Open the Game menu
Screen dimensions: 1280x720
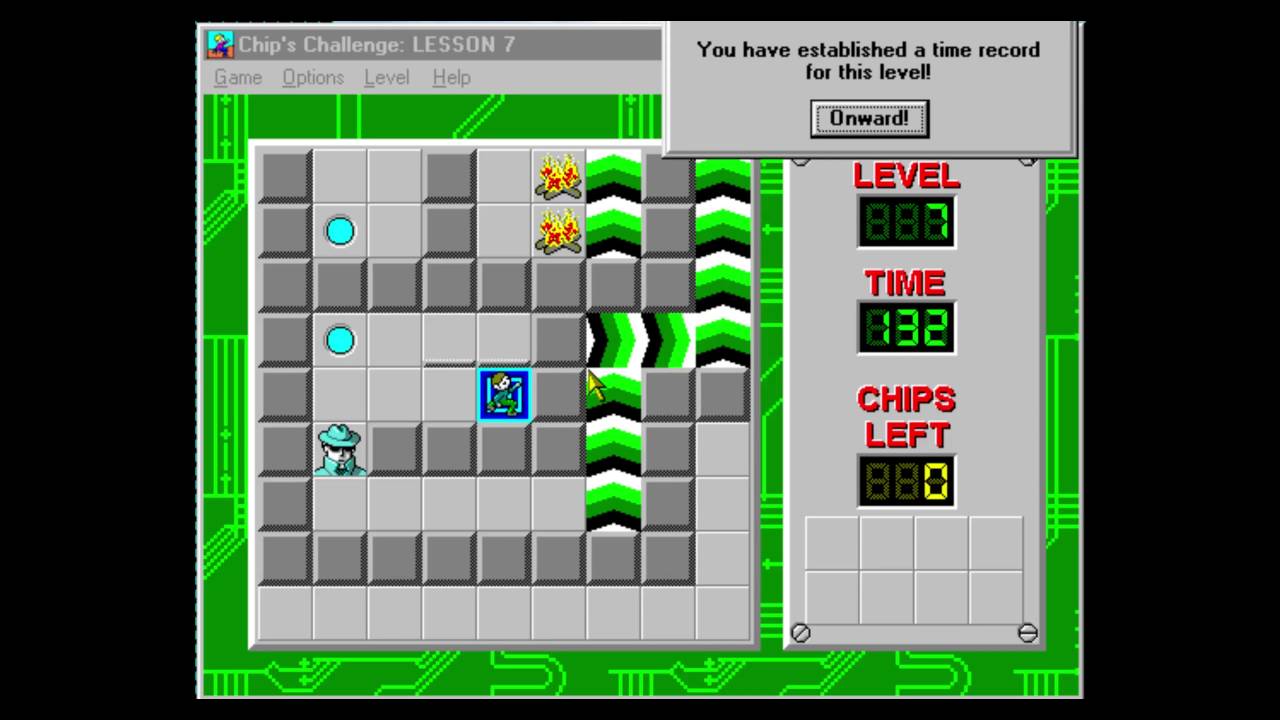click(x=238, y=77)
